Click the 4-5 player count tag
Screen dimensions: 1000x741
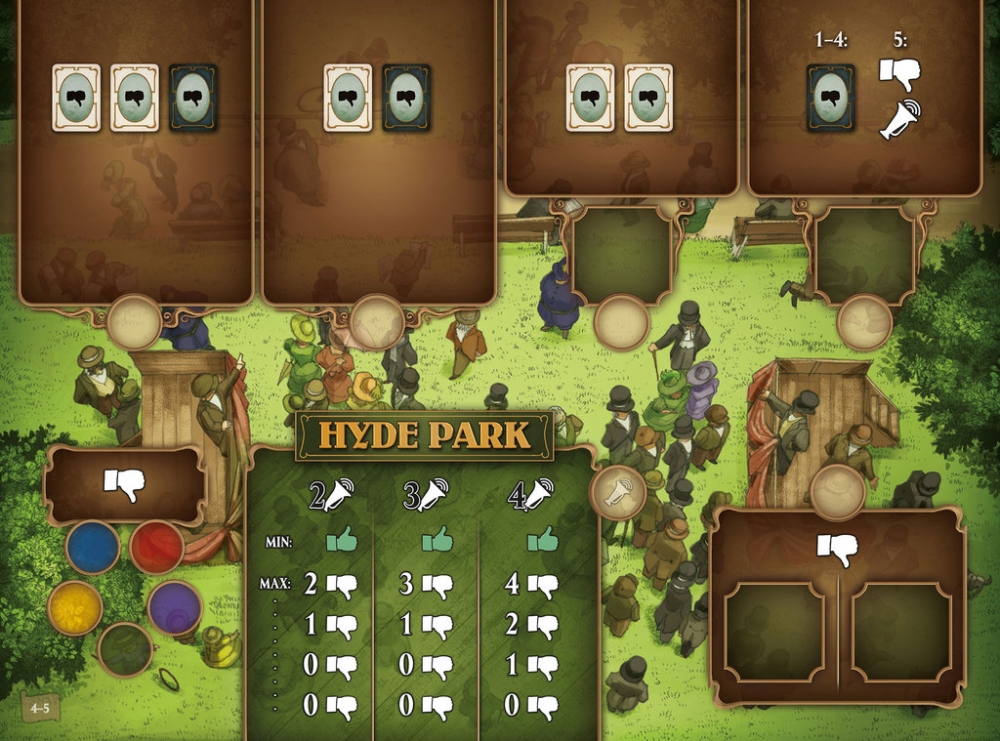[x=42, y=708]
